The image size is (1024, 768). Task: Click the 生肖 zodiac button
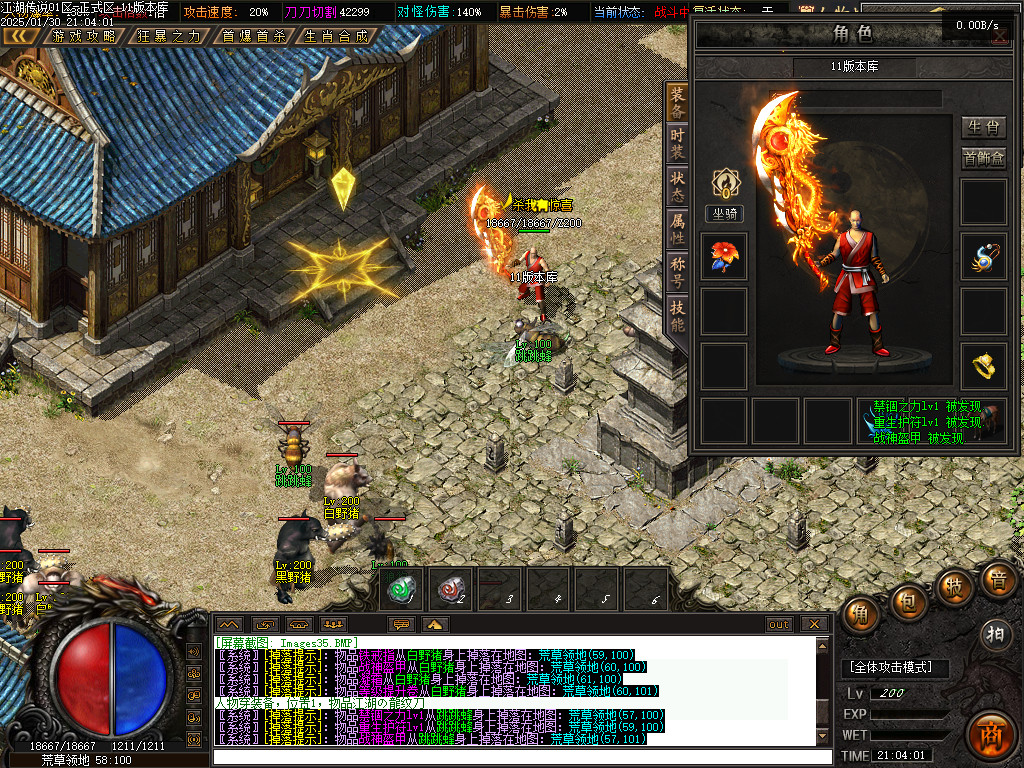coord(984,127)
